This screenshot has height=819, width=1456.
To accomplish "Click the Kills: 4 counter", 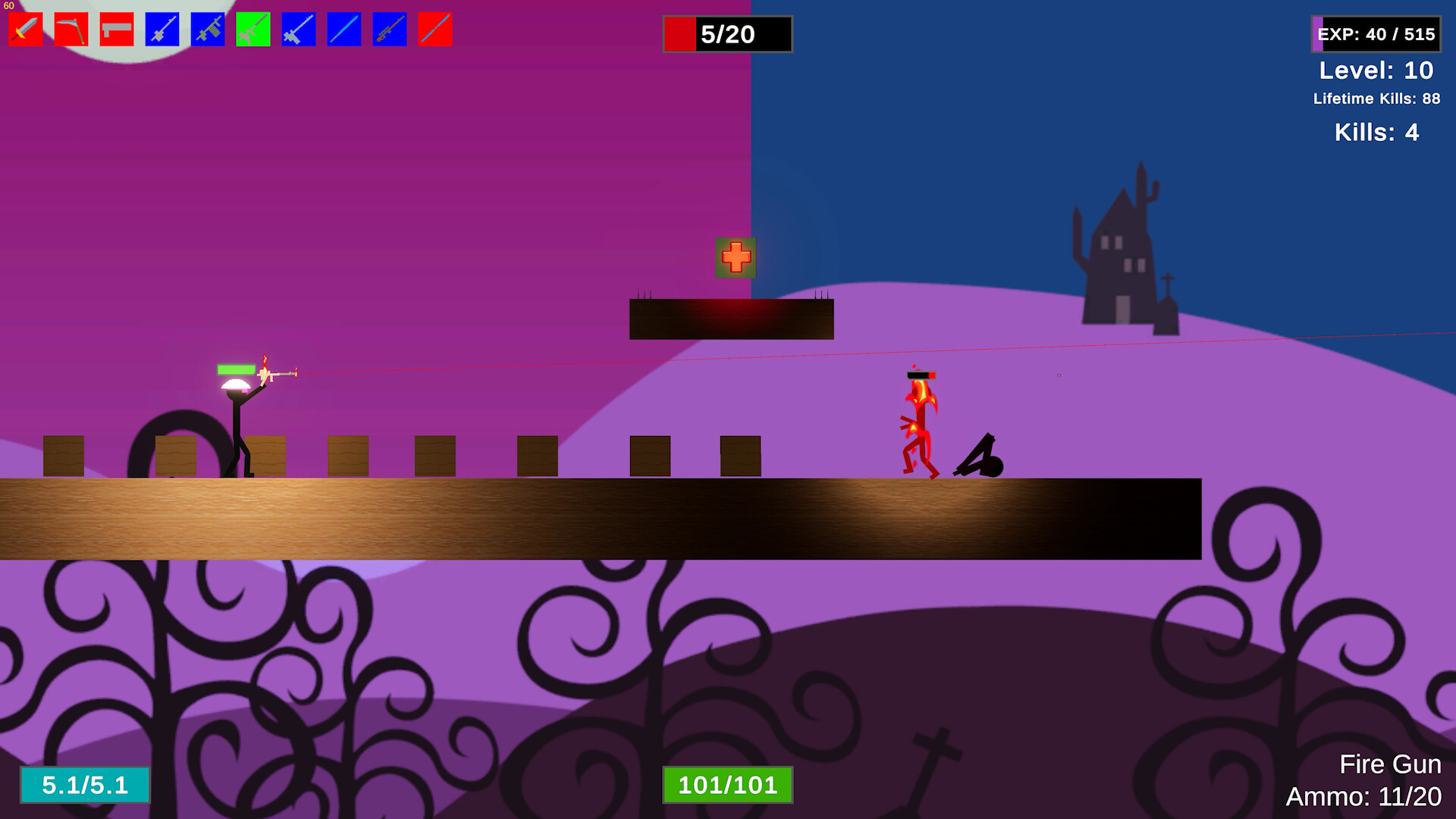I will [x=1376, y=133].
